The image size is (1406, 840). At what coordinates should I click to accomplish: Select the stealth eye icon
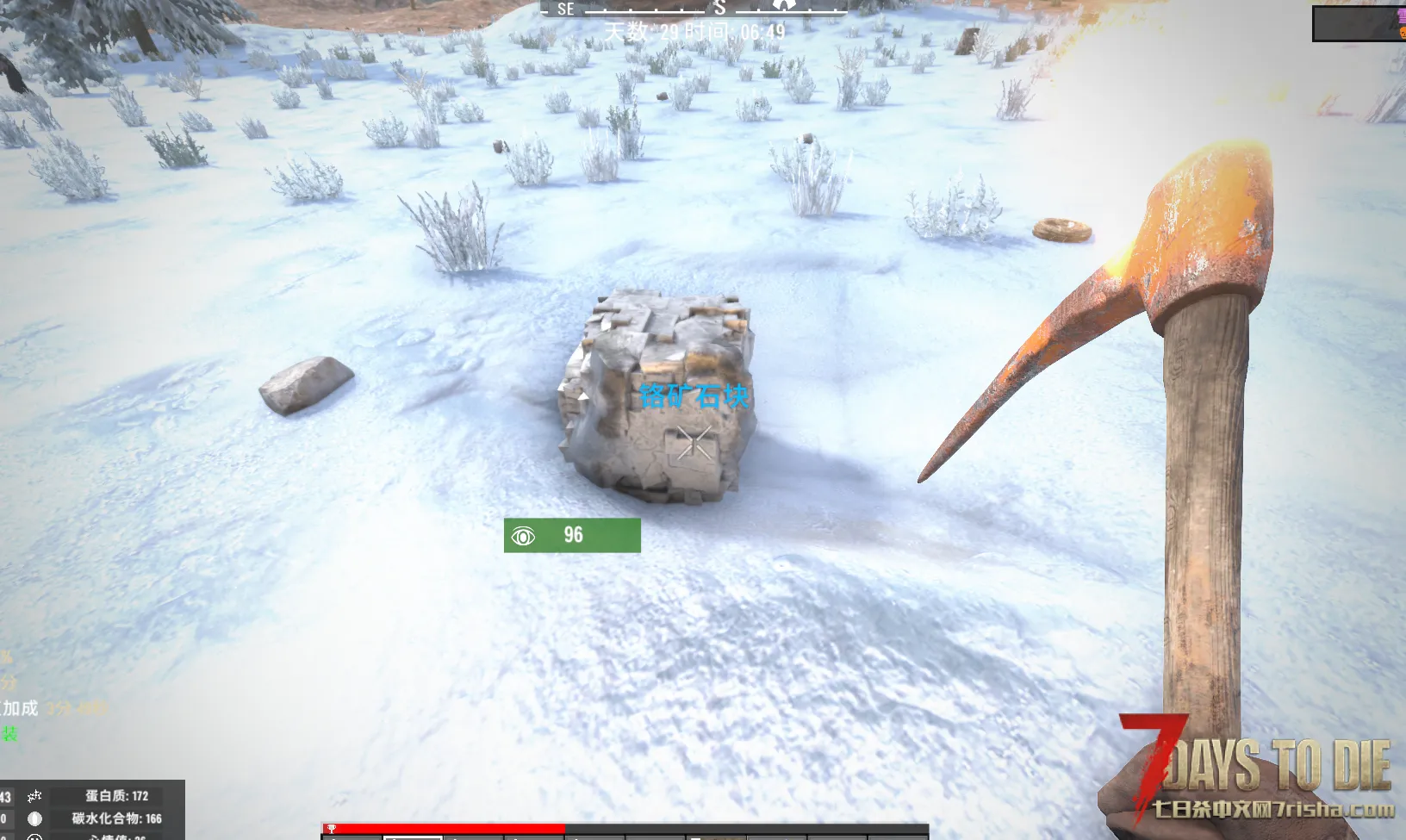tap(523, 537)
